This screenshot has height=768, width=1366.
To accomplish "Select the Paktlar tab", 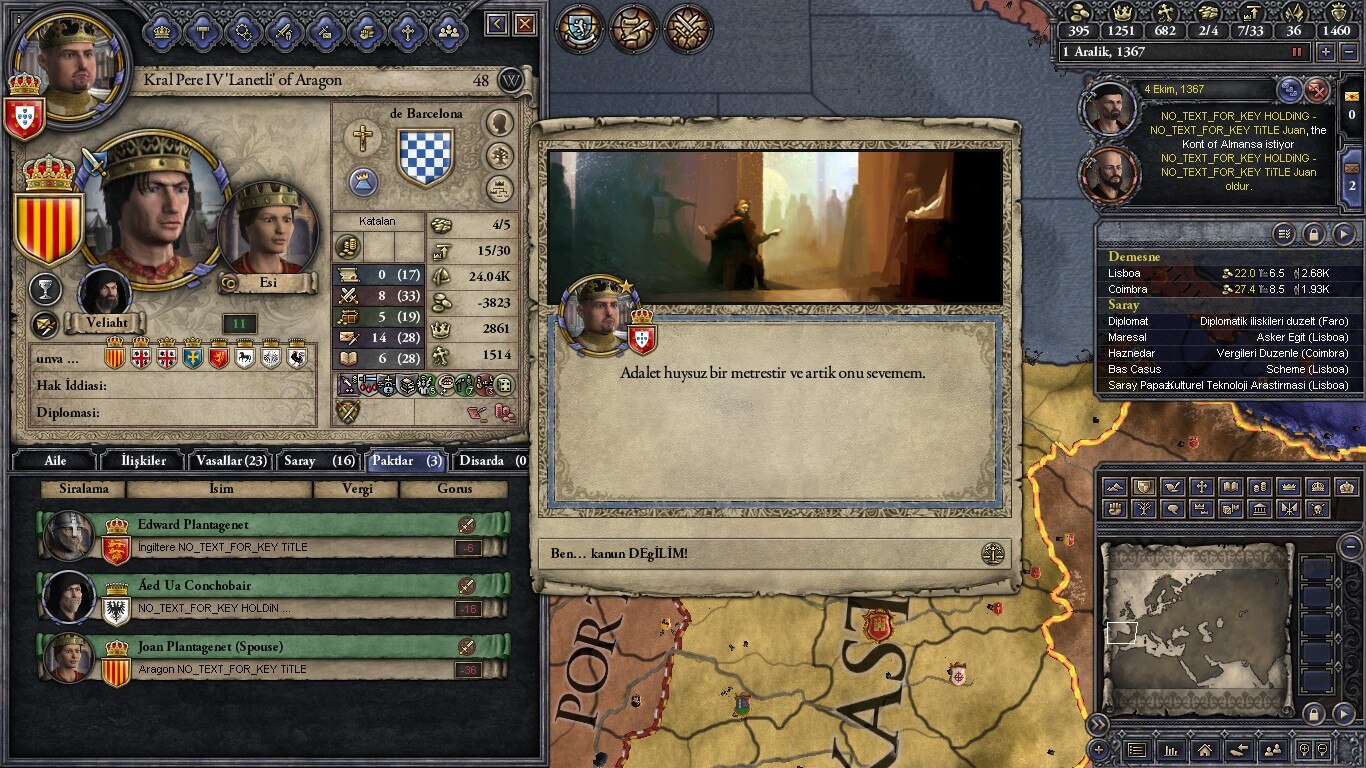I will [x=405, y=461].
